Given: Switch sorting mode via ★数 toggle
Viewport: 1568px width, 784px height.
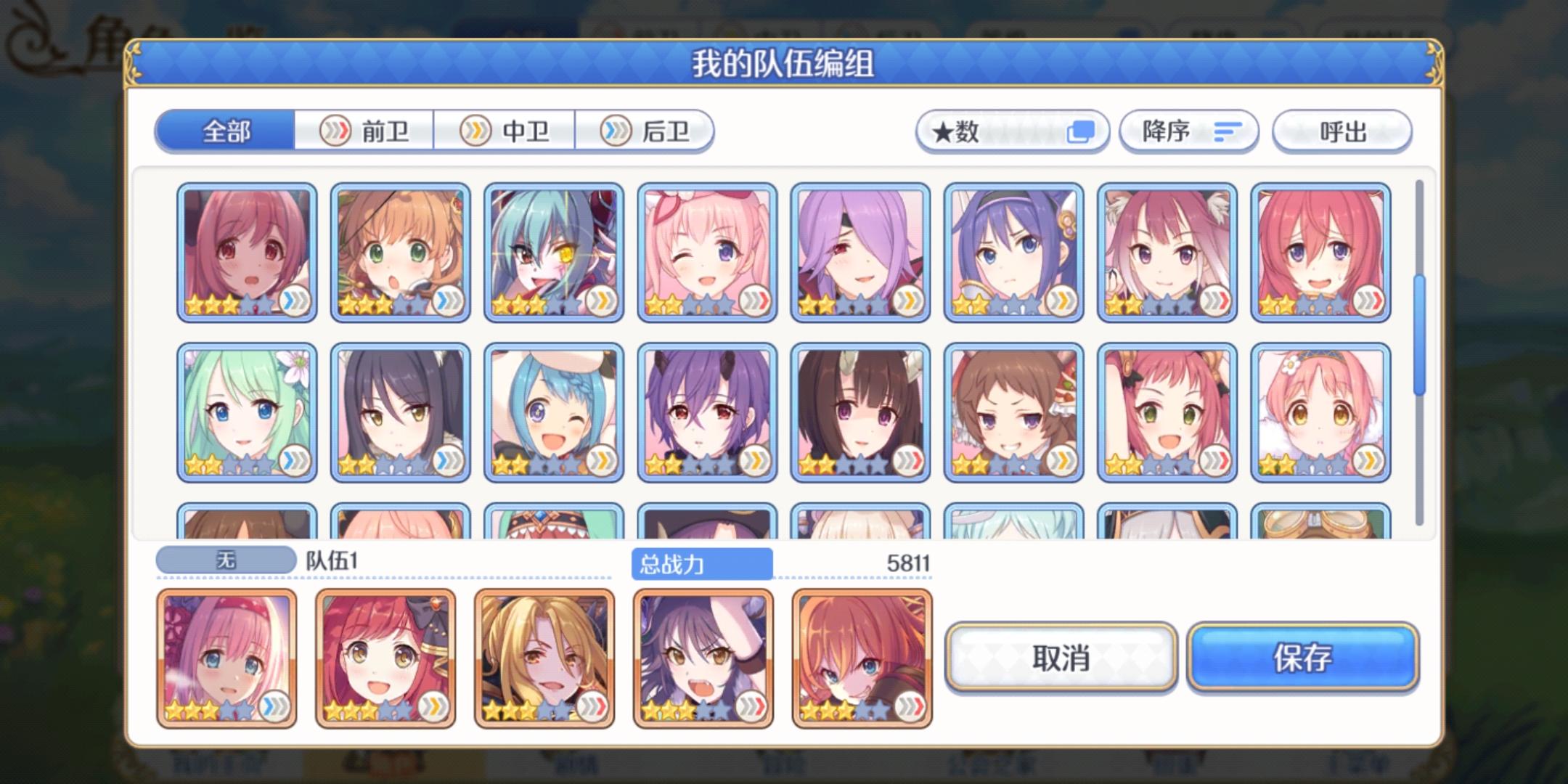Looking at the screenshot, I should pyautogui.click(x=1013, y=131).
